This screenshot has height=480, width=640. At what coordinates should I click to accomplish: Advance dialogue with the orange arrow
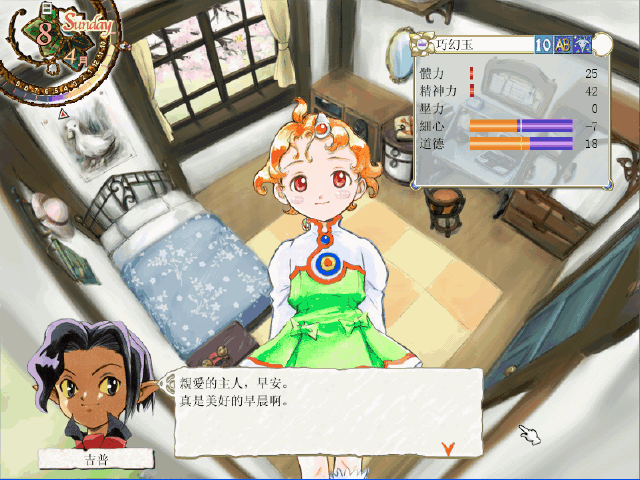tap(449, 447)
